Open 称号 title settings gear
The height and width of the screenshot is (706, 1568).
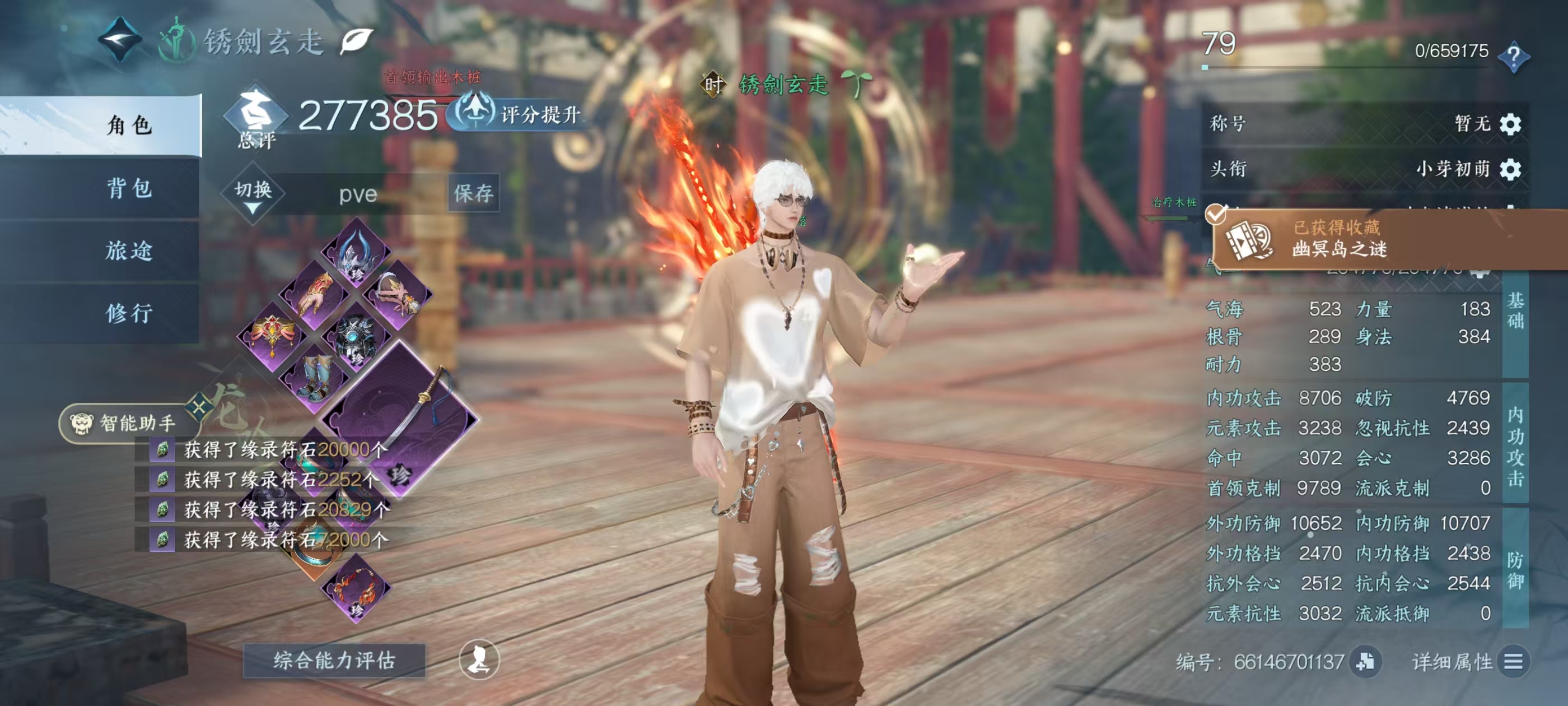[1510, 124]
